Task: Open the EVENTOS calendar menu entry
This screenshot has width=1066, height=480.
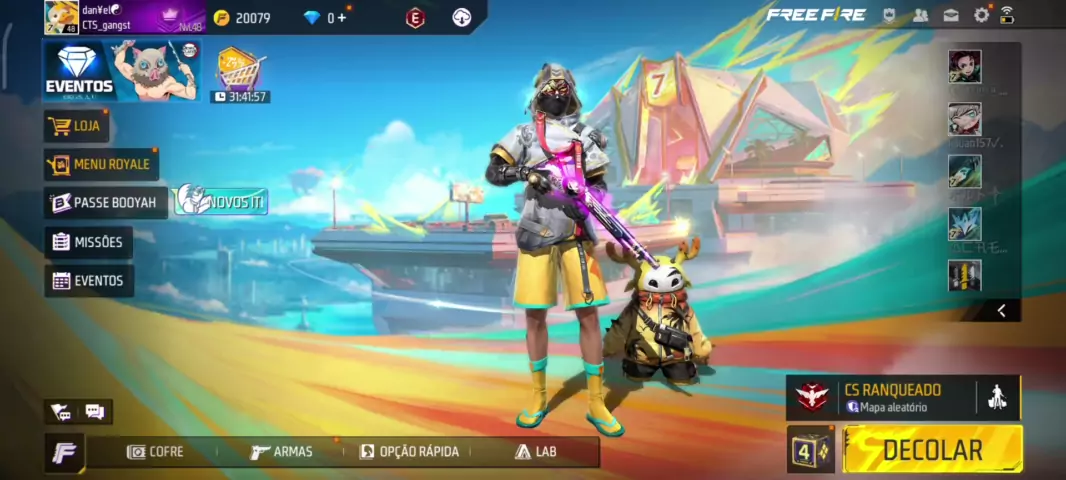Action: coord(88,281)
